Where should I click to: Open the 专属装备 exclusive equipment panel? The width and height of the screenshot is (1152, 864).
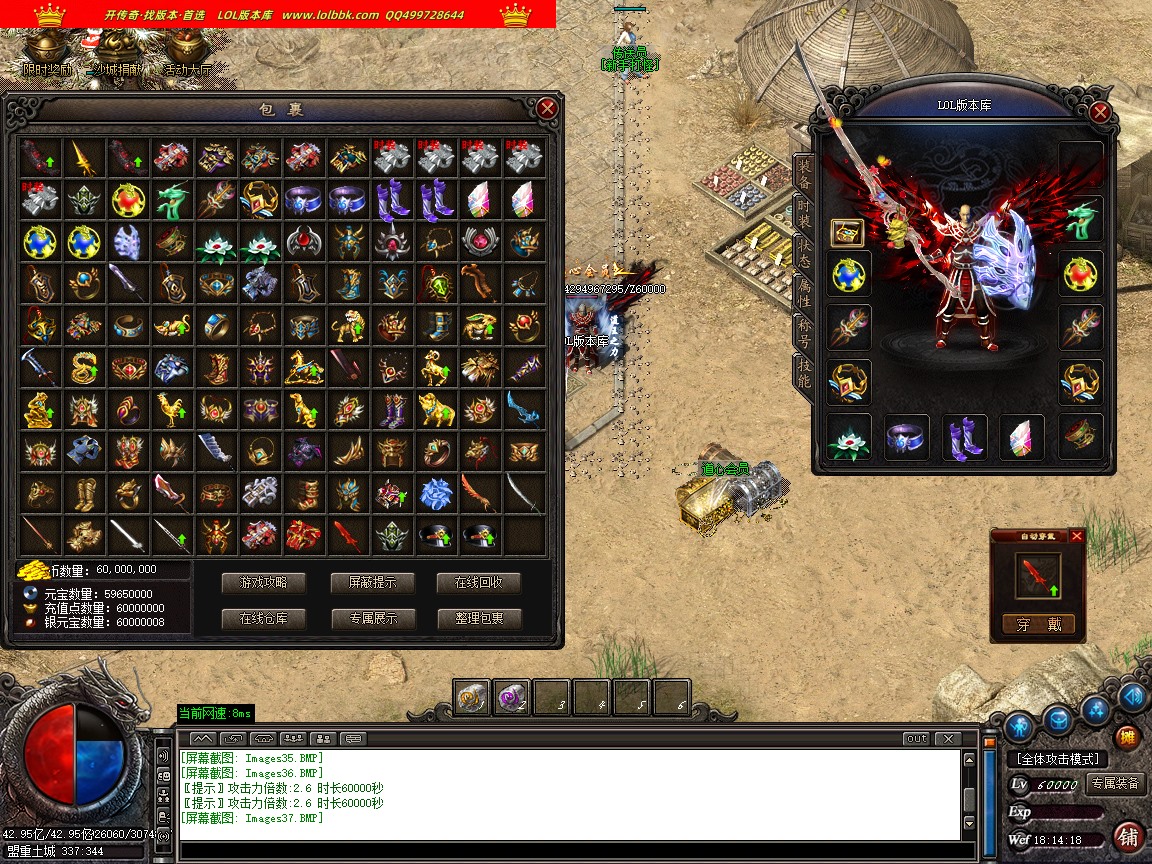pyautogui.click(x=1116, y=784)
